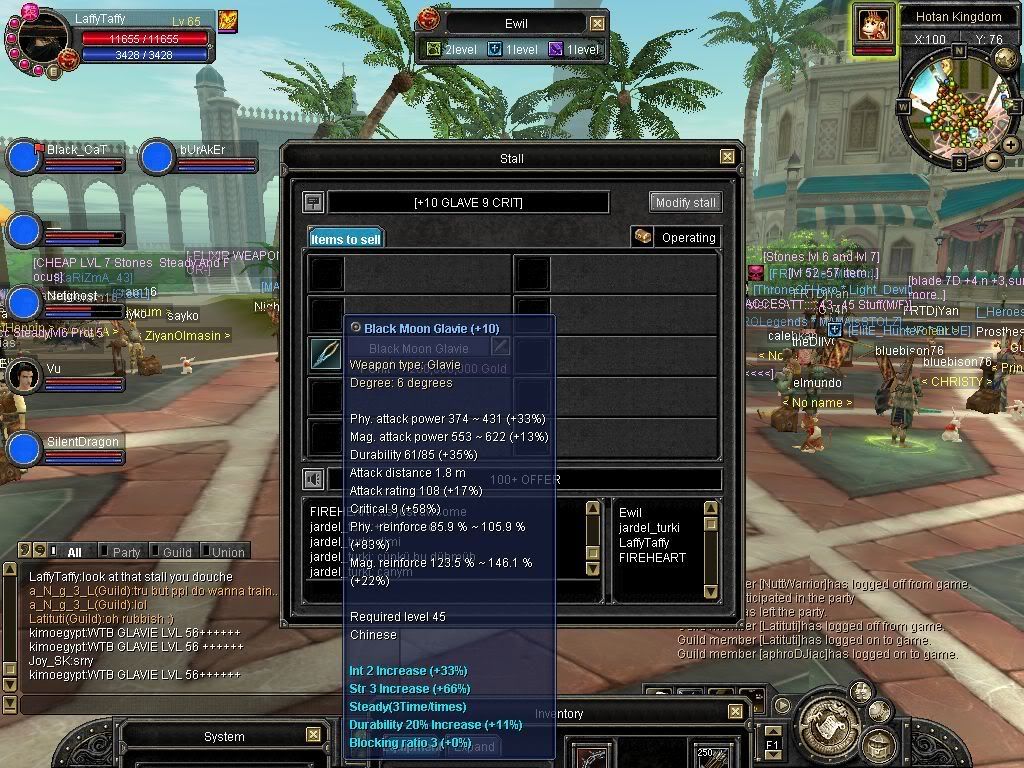This screenshot has width=1024, height=768.
Task: Close the Ewil target panel
Action: click(x=597, y=23)
